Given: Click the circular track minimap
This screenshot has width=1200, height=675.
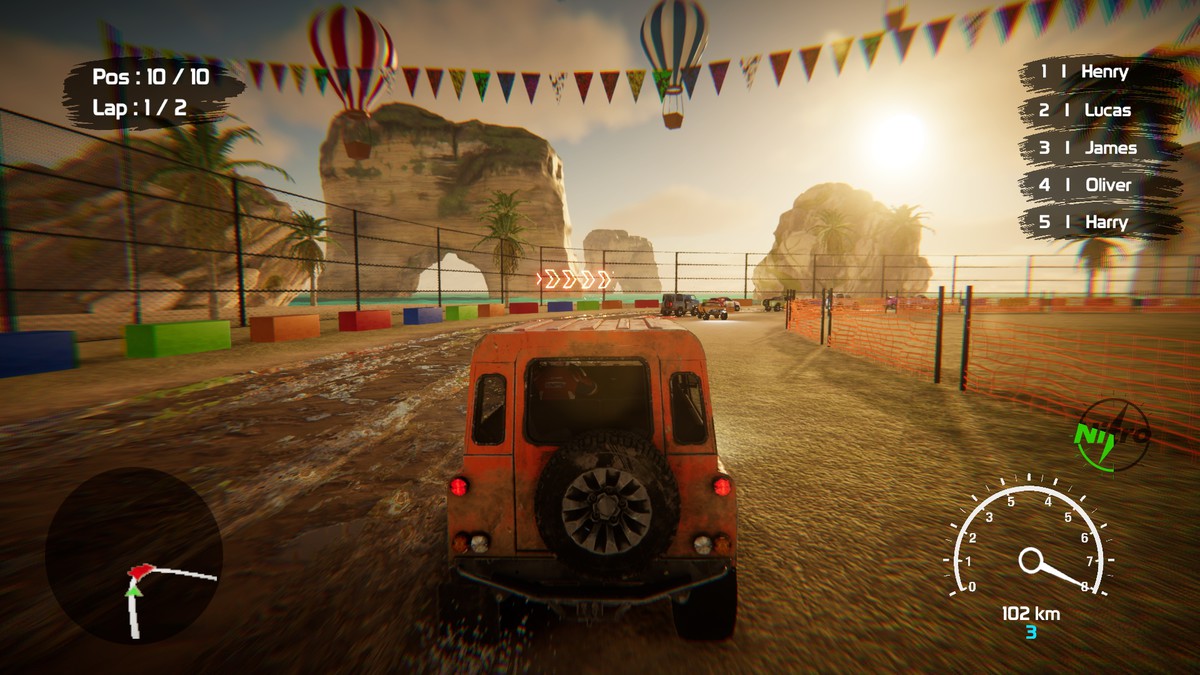Looking at the screenshot, I should (133, 556).
